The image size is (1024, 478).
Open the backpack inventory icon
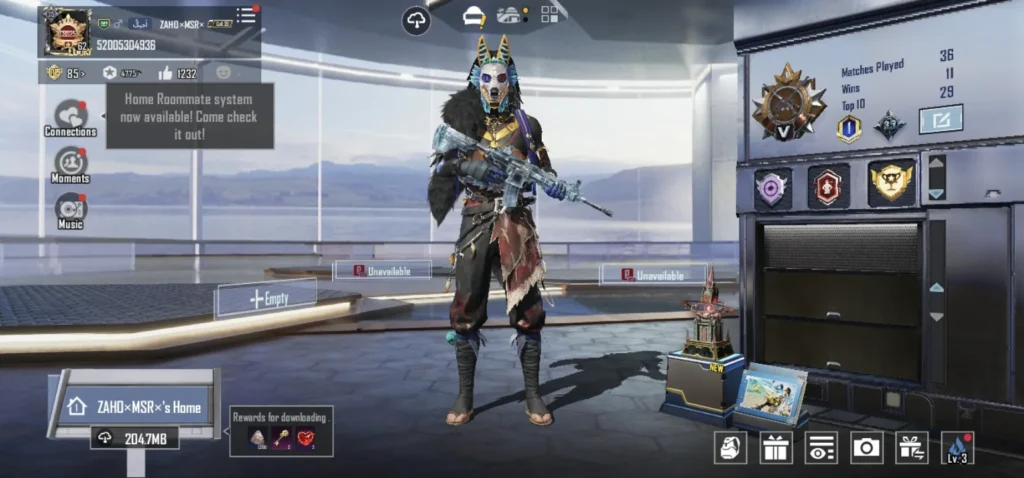pyautogui.click(x=731, y=447)
